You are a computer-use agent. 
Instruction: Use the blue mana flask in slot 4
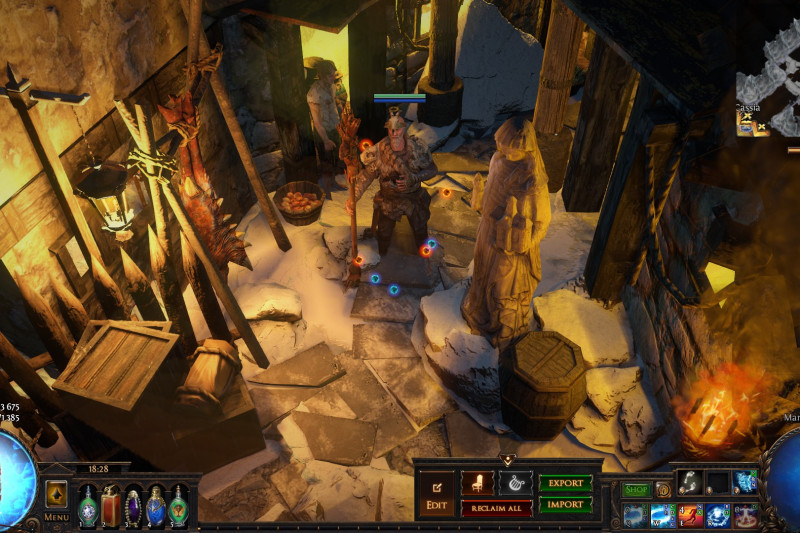coord(156,503)
